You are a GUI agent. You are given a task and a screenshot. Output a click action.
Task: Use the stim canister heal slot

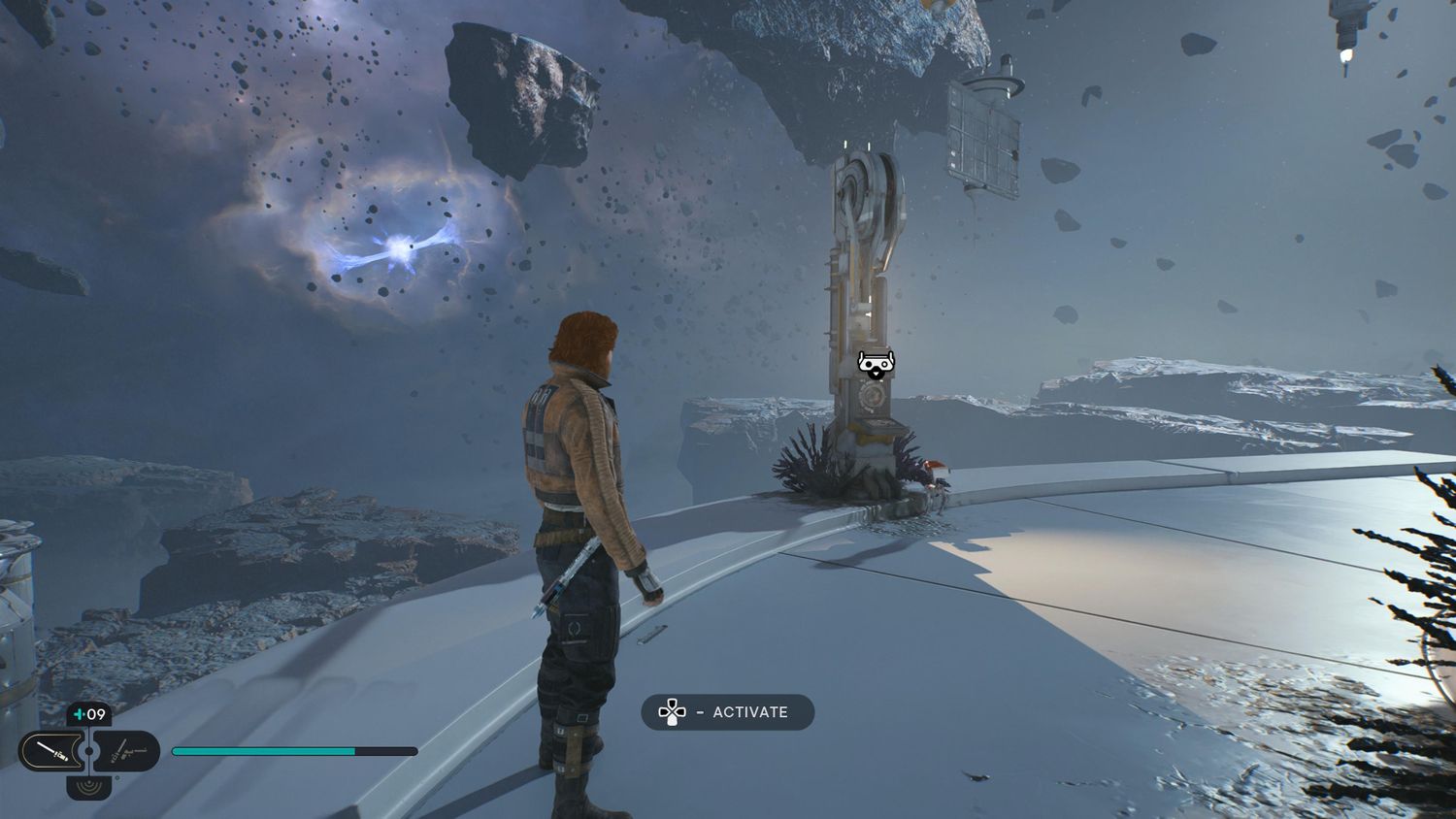coord(89,715)
